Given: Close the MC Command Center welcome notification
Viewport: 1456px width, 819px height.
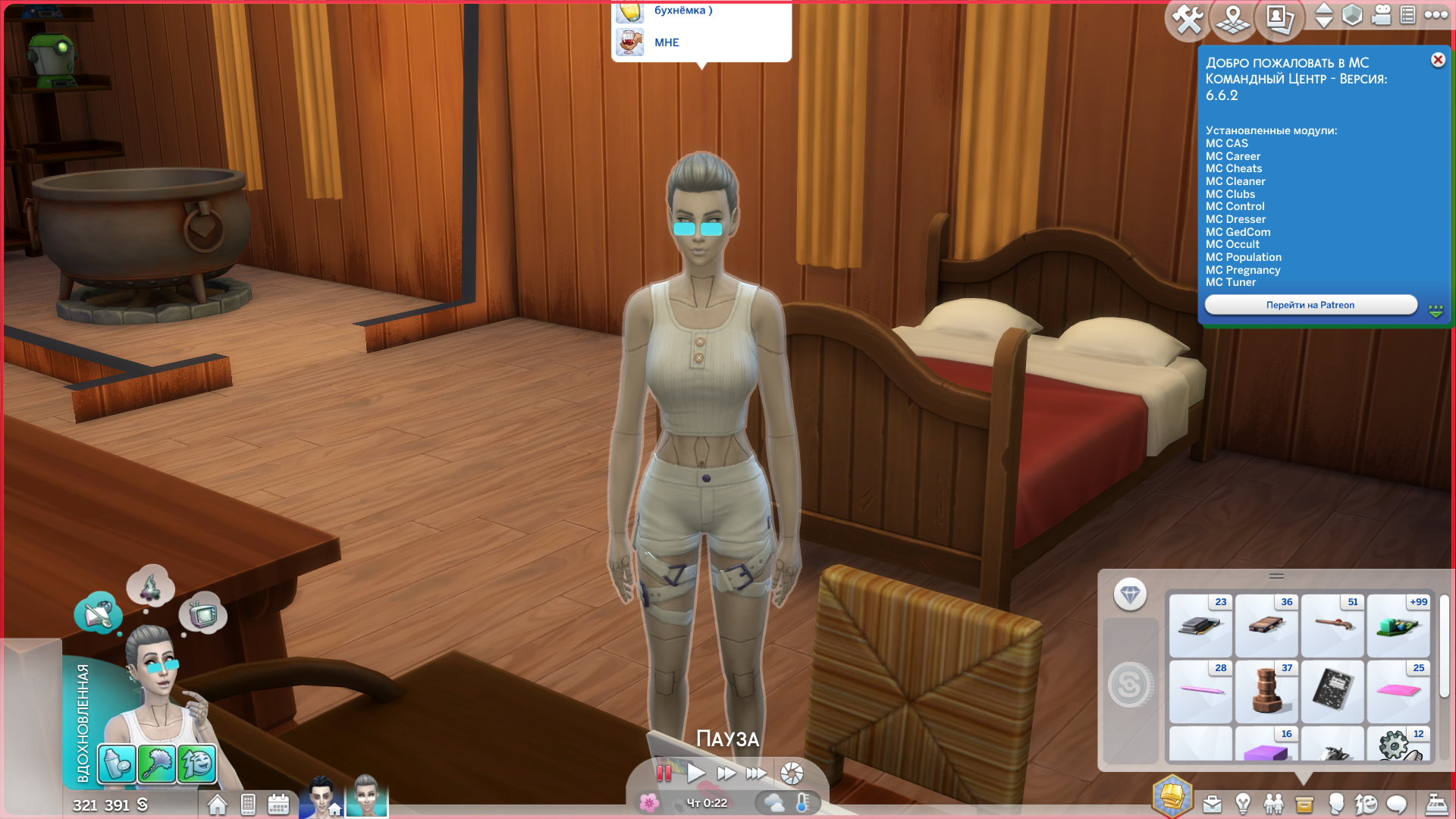Looking at the screenshot, I should 1438,60.
